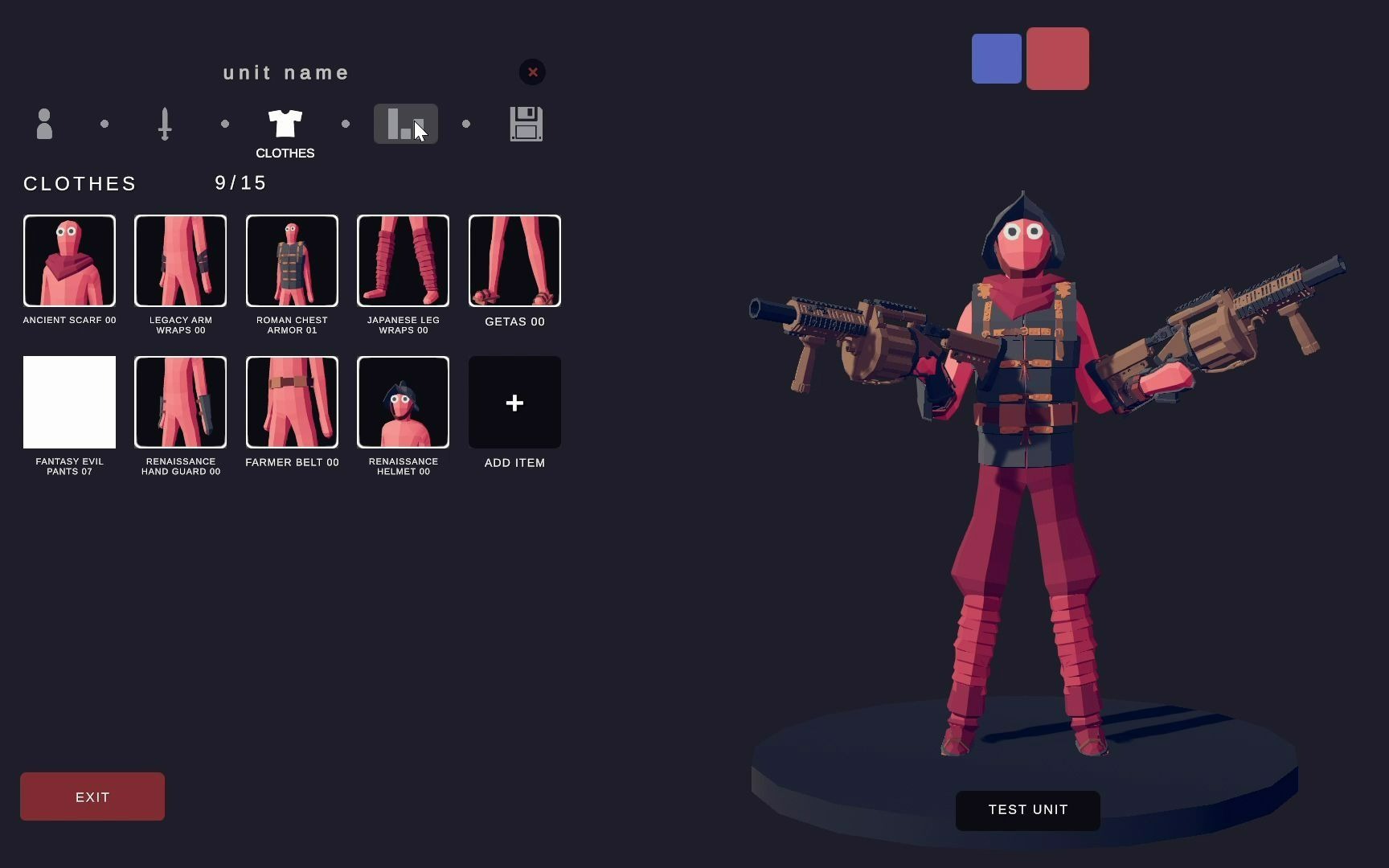This screenshot has width=1389, height=868.
Task: Choose the Legacy Arm Wraps 00 item
Action: (x=180, y=260)
